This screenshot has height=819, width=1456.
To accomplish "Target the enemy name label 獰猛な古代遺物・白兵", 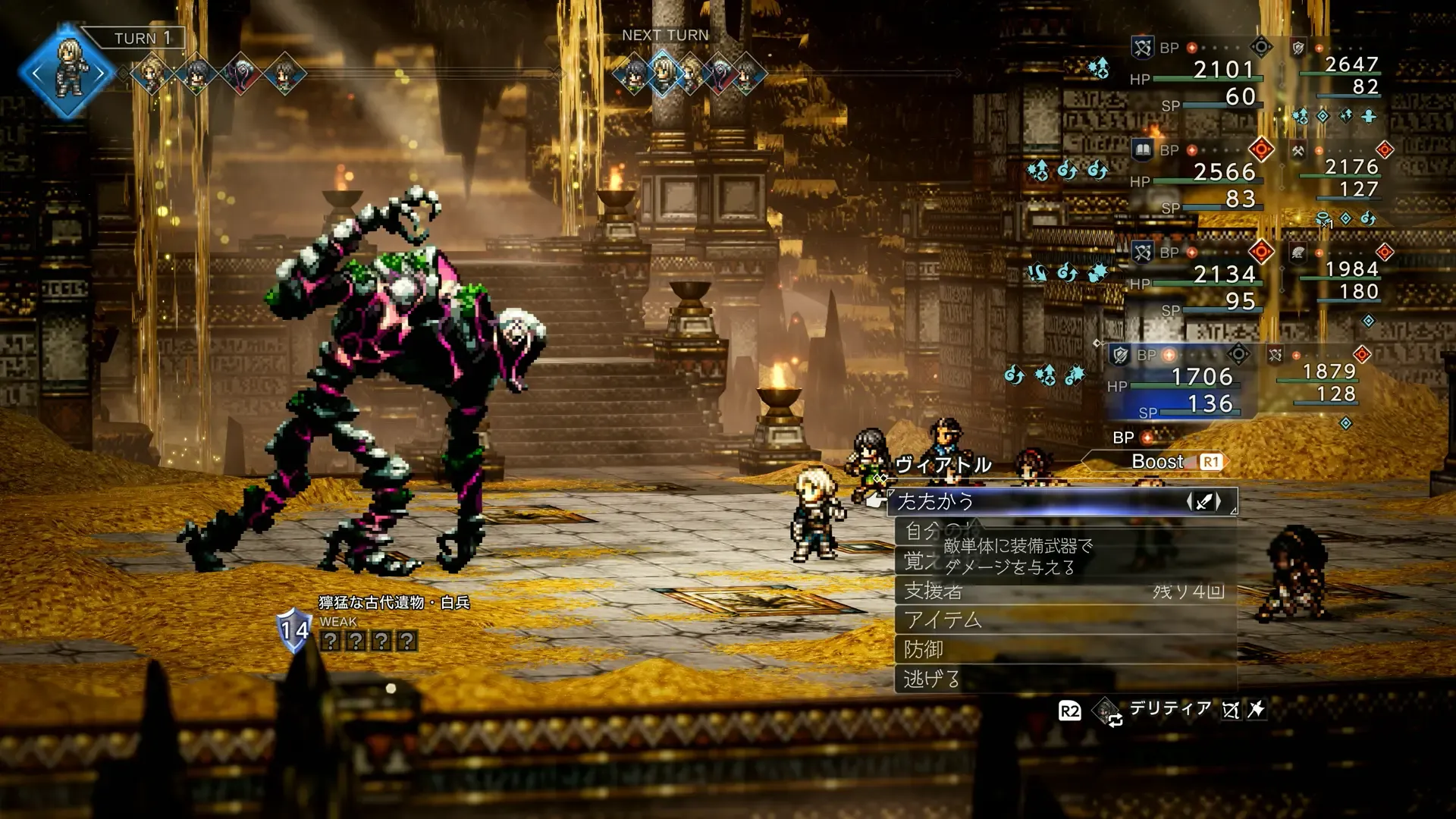I will [x=394, y=603].
